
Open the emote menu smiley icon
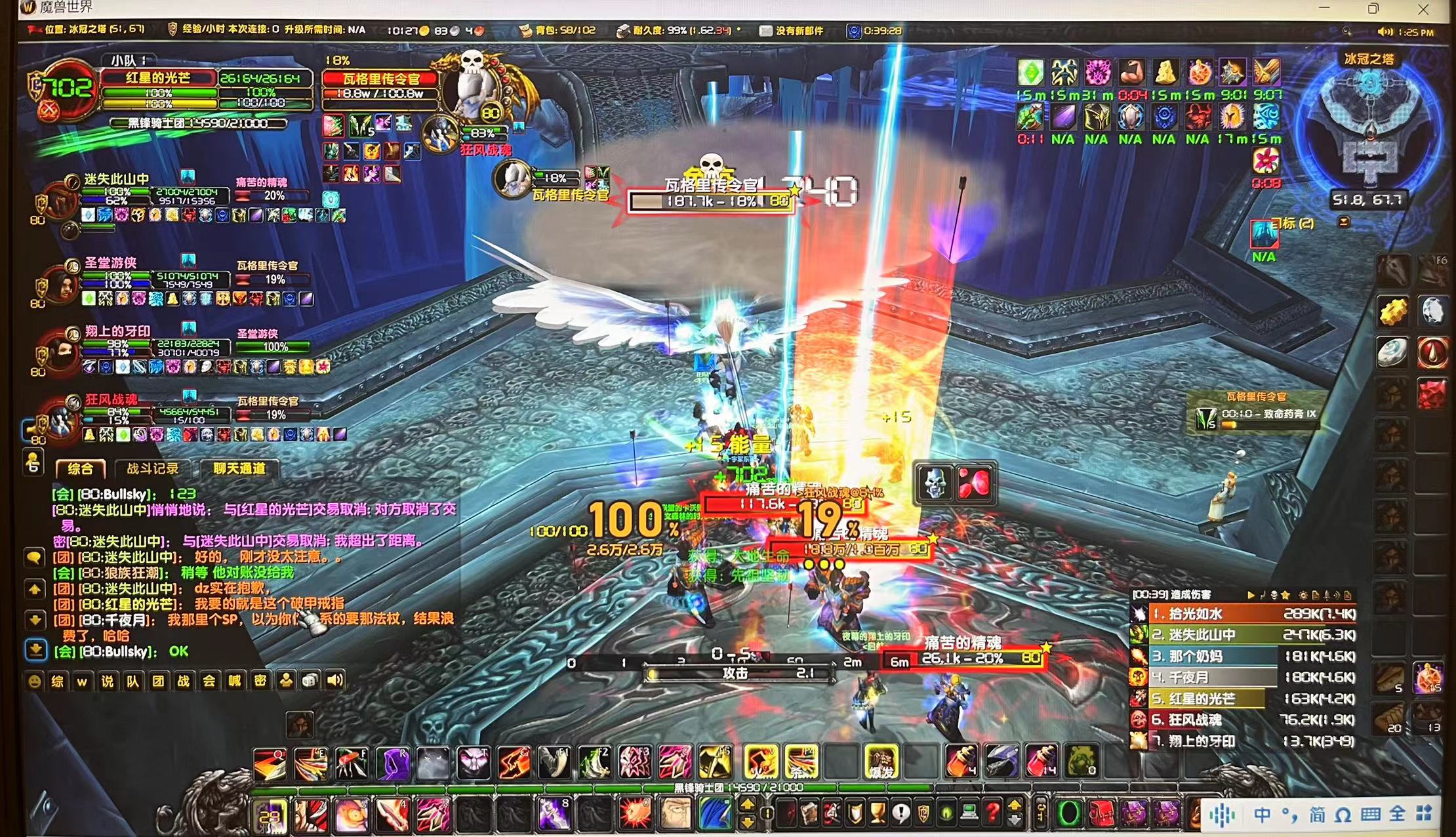[x=33, y=682]
